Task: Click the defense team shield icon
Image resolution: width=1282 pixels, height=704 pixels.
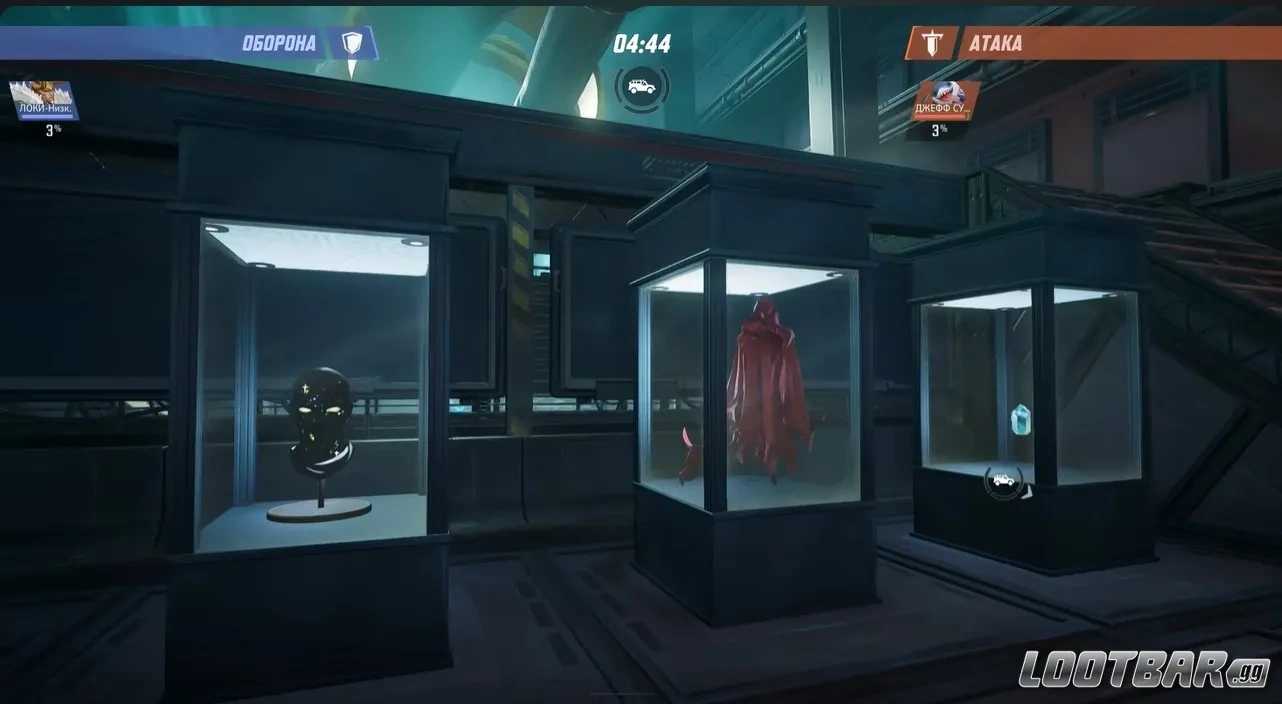Action: click(351, 43)
